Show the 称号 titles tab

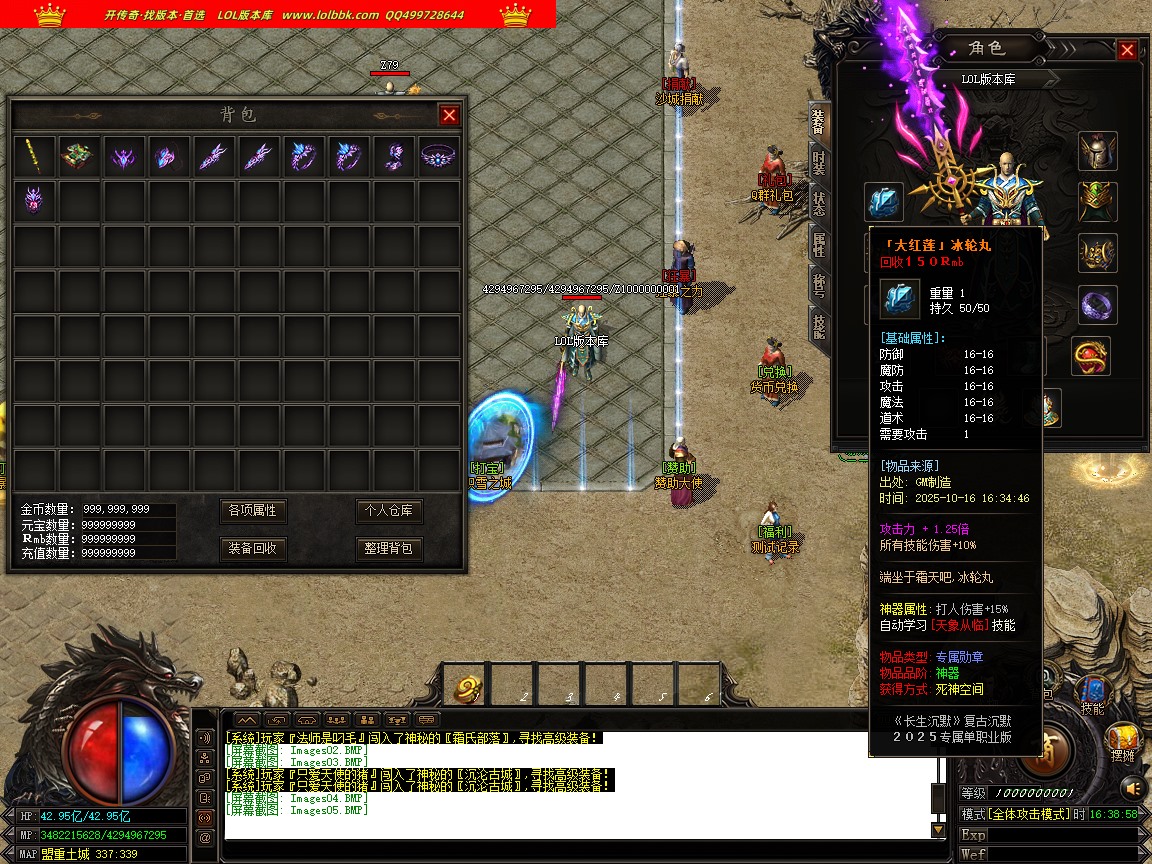819,285
